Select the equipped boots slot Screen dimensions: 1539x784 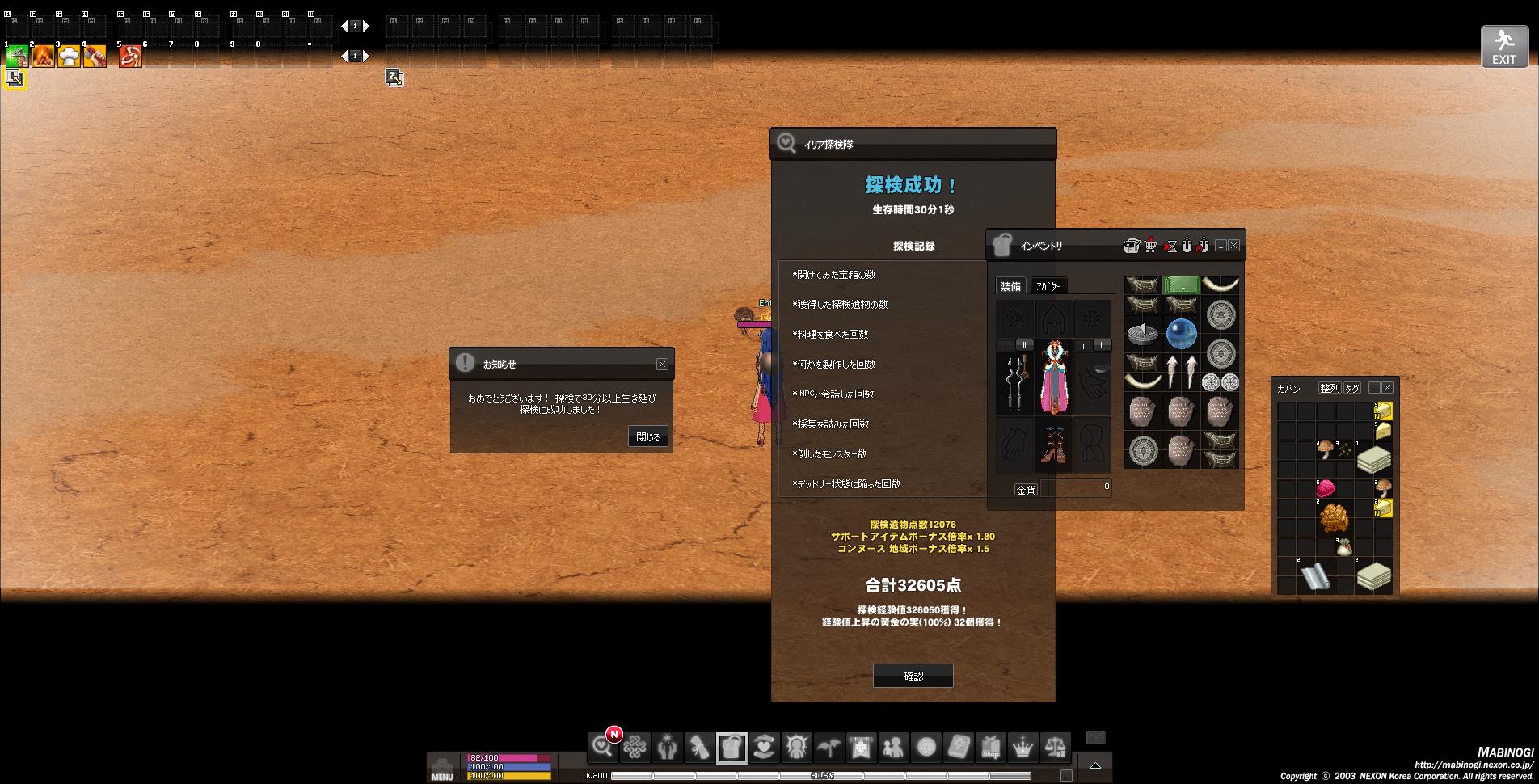click(x=1054, y=445)
